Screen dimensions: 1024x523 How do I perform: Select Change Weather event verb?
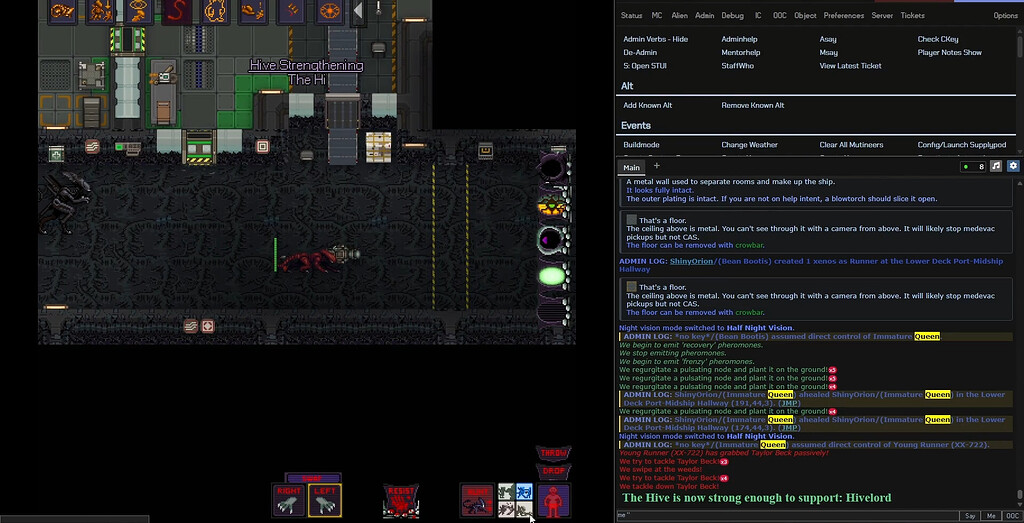coord(749,145)
